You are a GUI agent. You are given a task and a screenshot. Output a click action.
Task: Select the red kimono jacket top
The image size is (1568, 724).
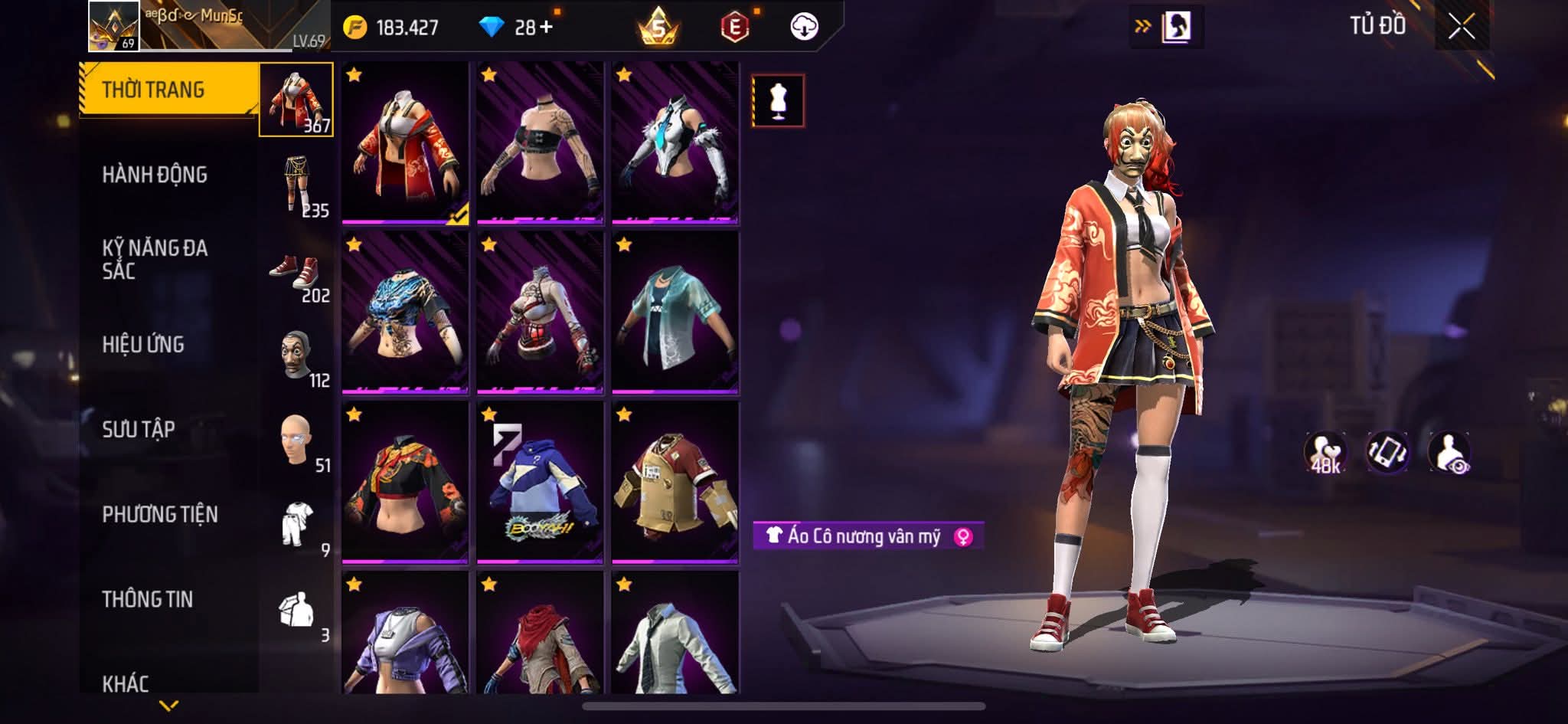405,143
